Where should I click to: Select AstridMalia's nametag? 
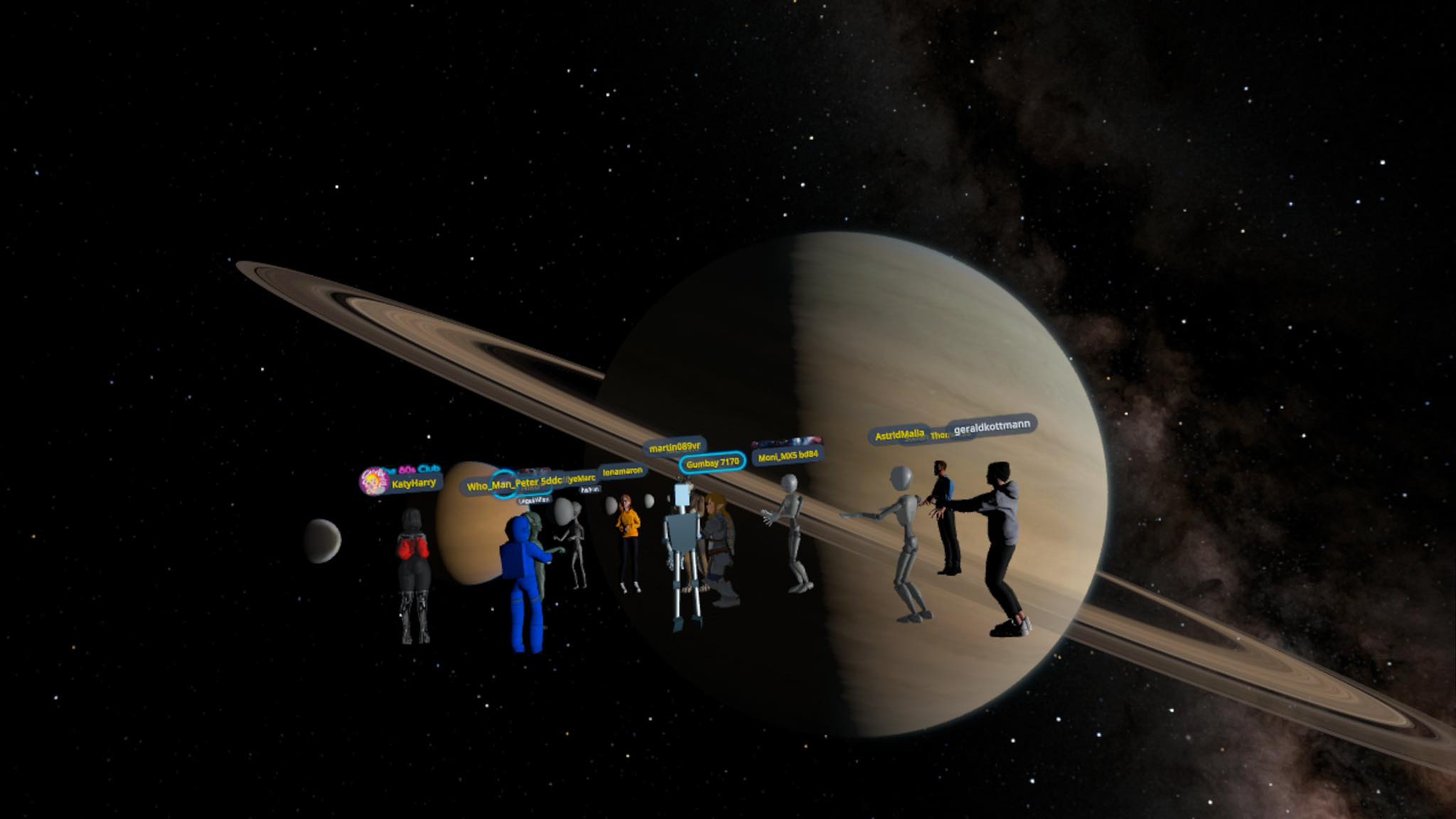(900, 434)
